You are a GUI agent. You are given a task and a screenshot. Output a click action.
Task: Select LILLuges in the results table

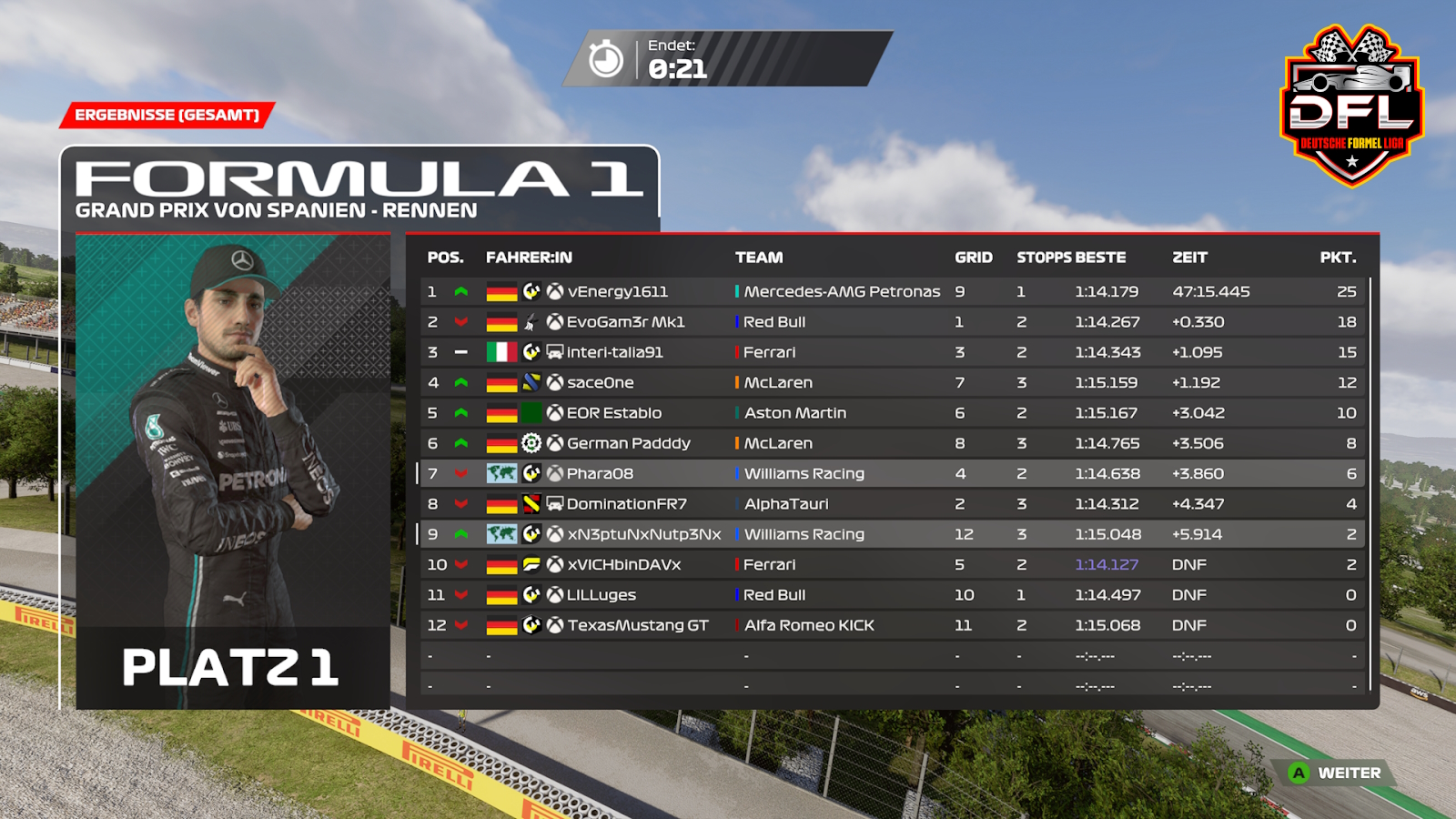pyautogui.click(x=601, y=595)
